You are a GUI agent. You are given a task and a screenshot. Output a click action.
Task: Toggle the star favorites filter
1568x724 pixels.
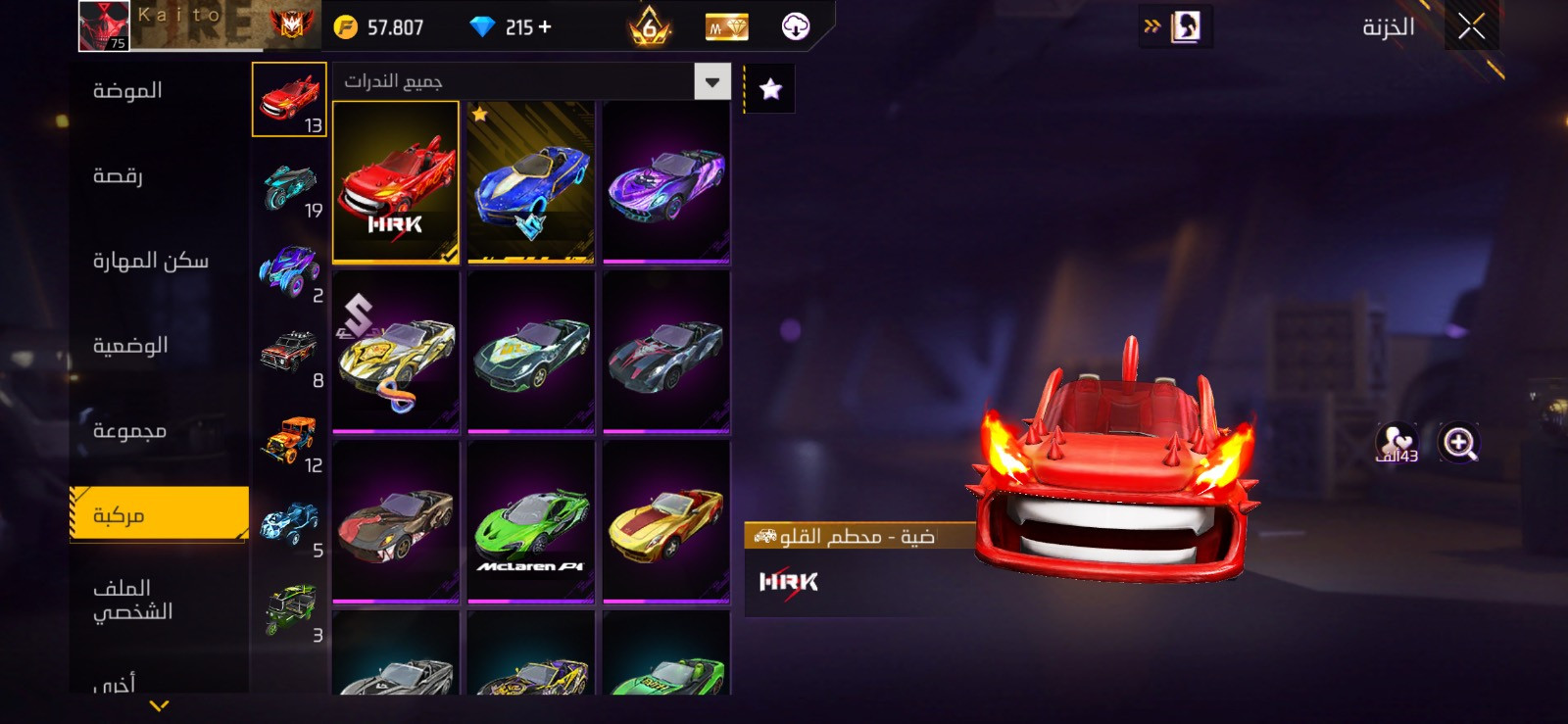(770, 89)
